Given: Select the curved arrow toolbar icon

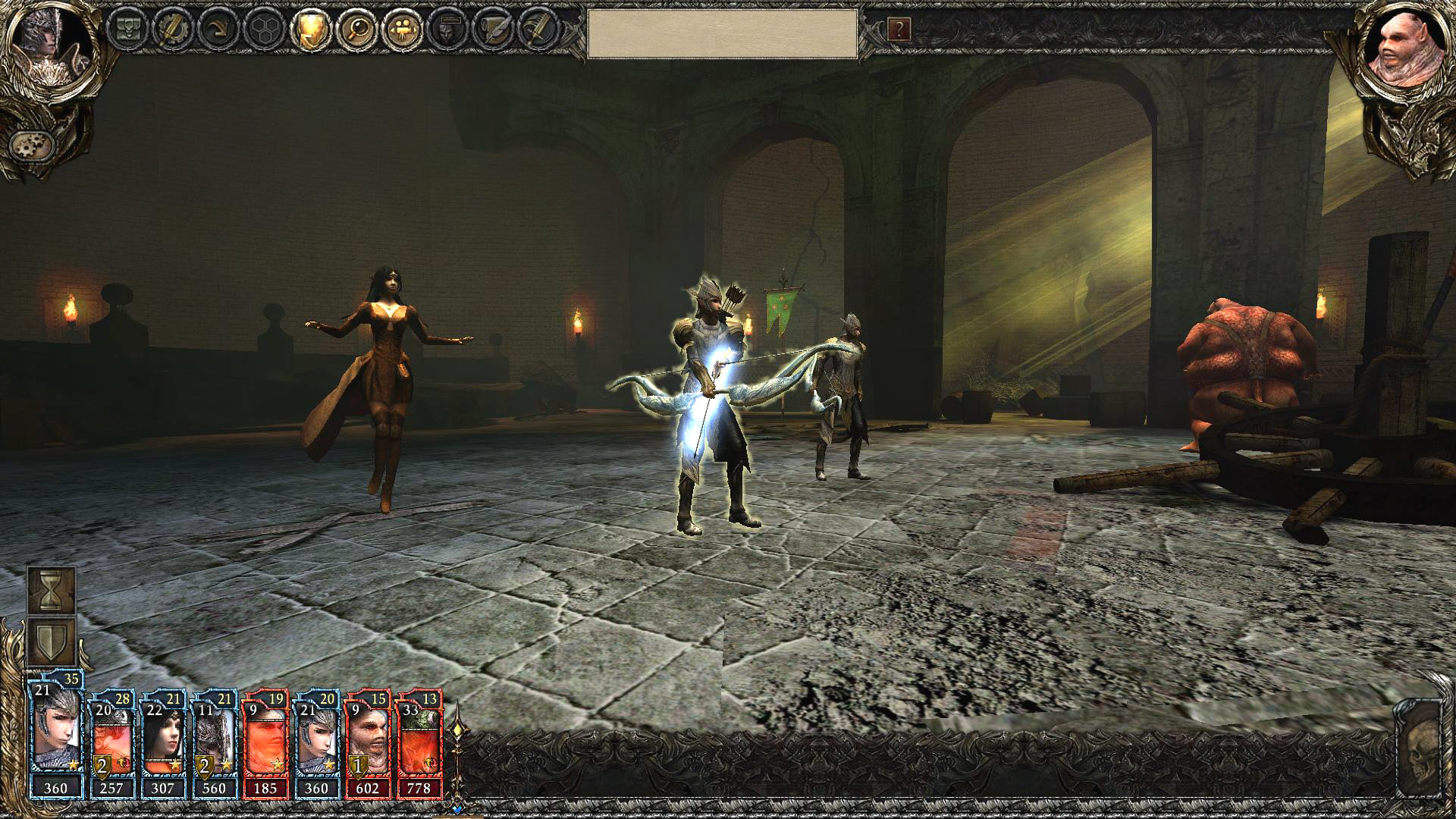Looking at the screenshot, I should 217,30.
